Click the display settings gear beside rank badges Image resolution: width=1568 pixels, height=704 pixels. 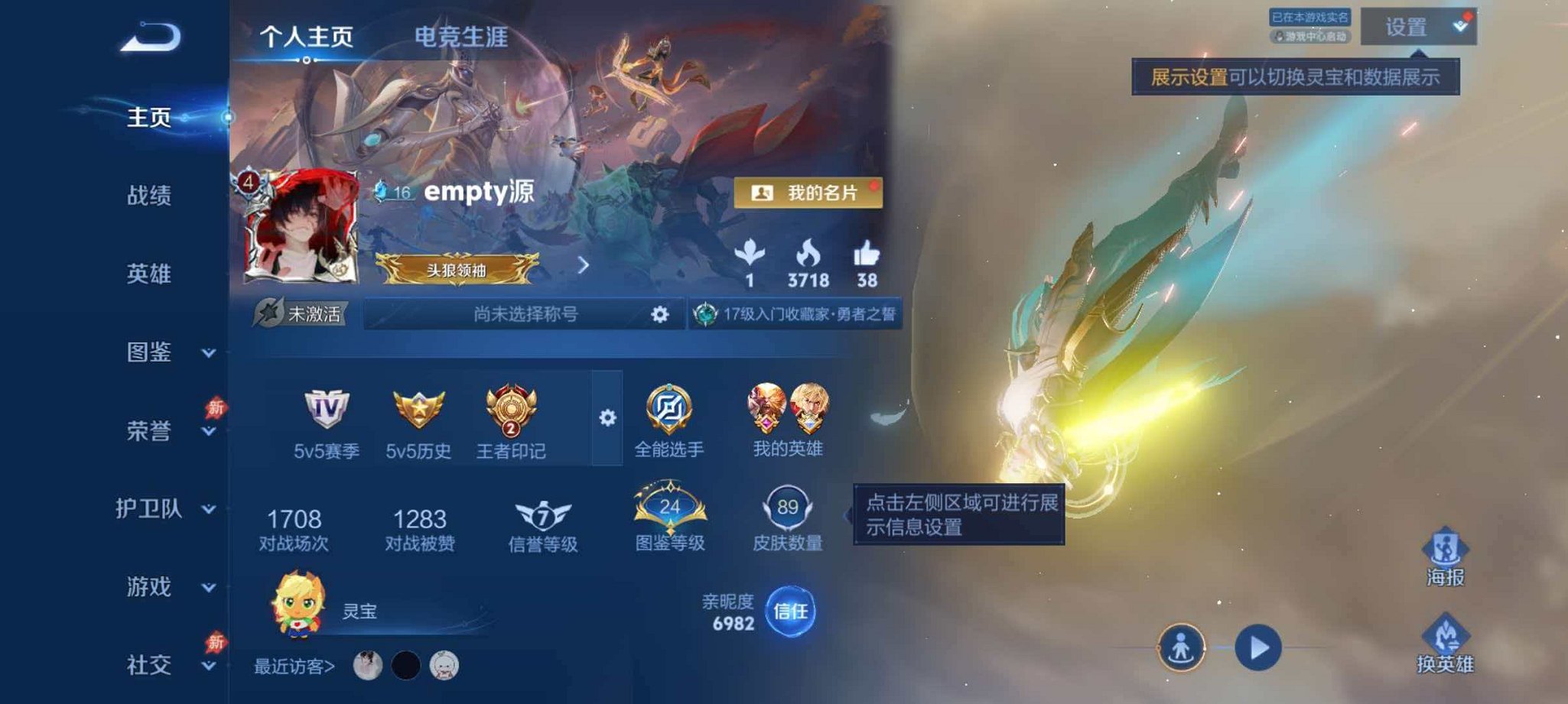click(608, 417)
